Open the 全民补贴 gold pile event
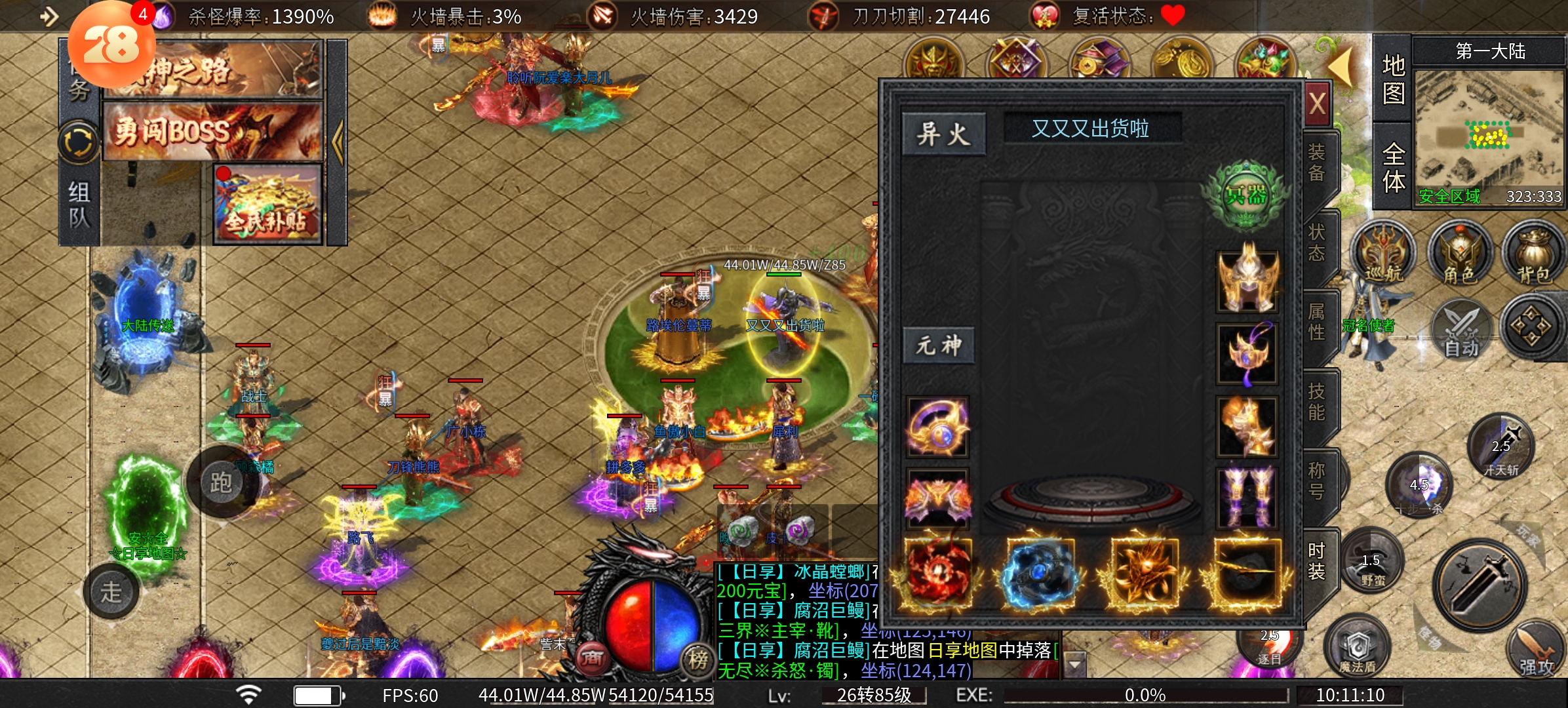1568x708 pixels. (267, 203)
